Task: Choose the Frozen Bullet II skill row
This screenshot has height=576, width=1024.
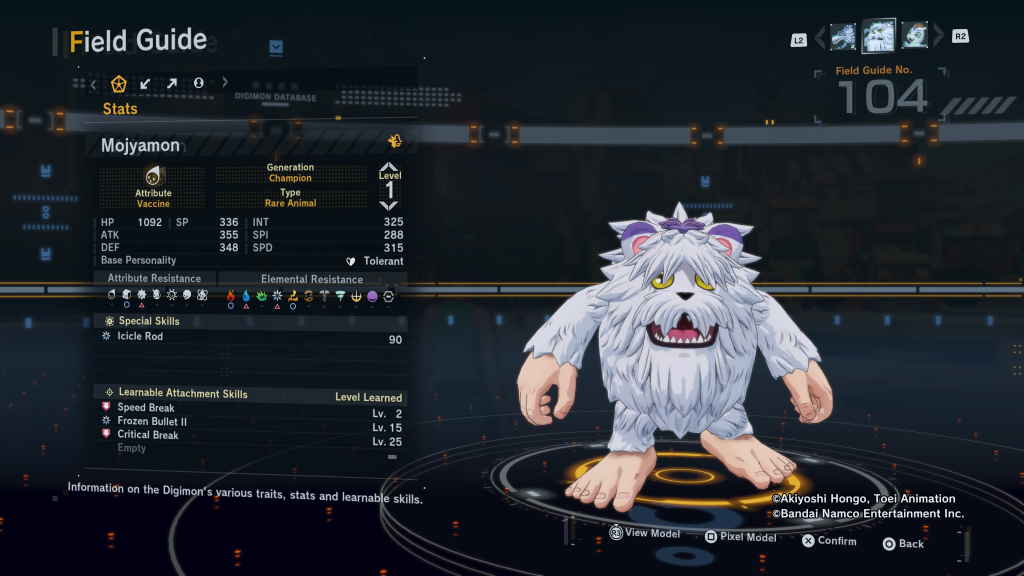Action: [250, 422]
